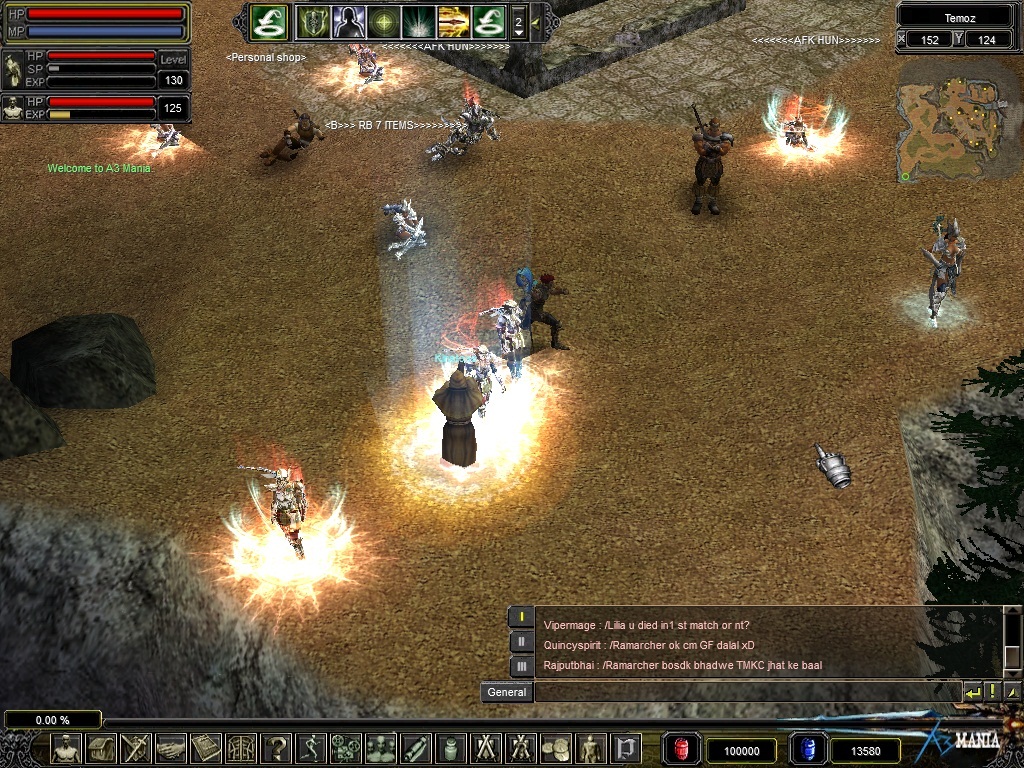Open the character status menu icon

(x=66, y=748)
